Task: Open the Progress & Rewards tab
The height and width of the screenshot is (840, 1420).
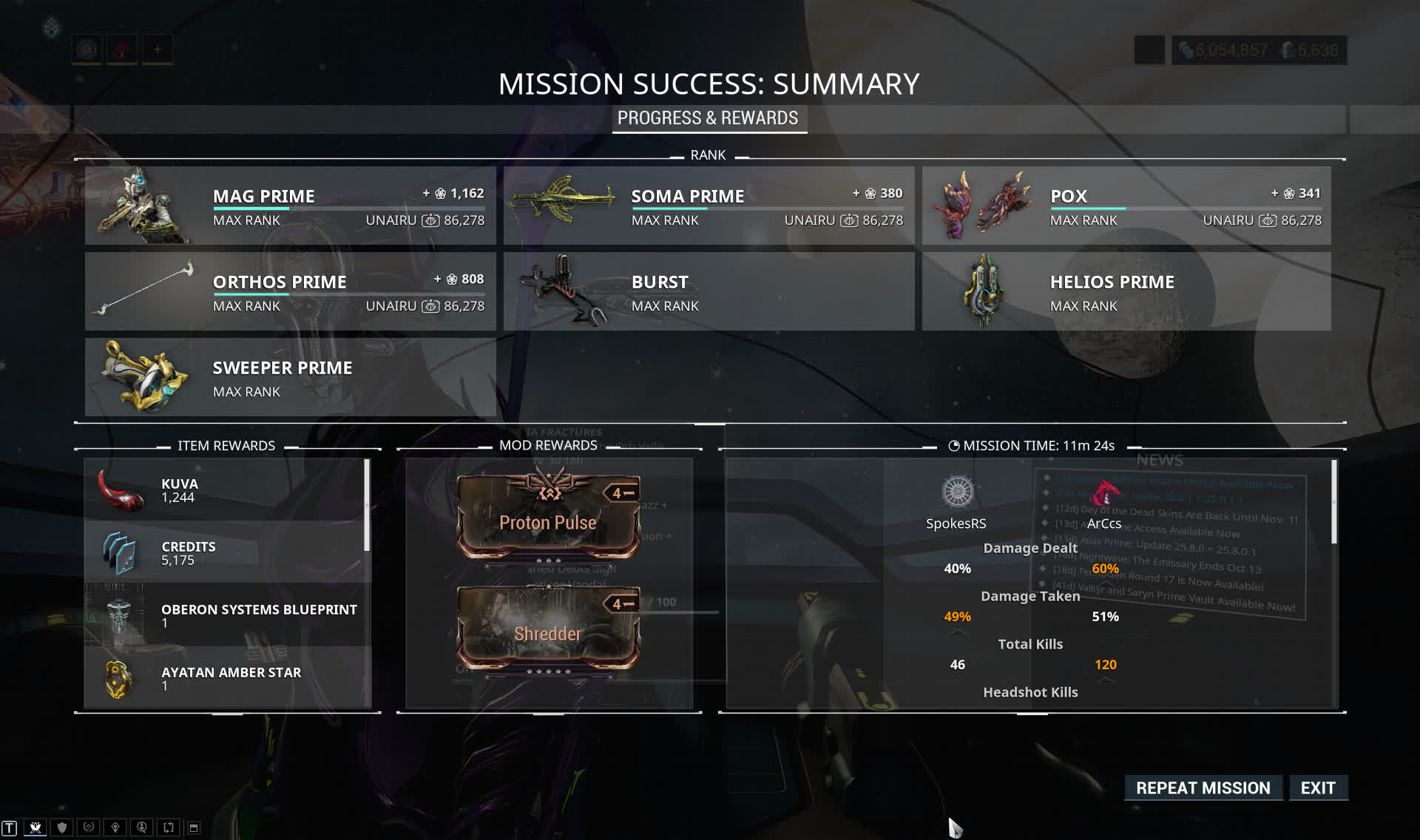Action: pos(708,118)
